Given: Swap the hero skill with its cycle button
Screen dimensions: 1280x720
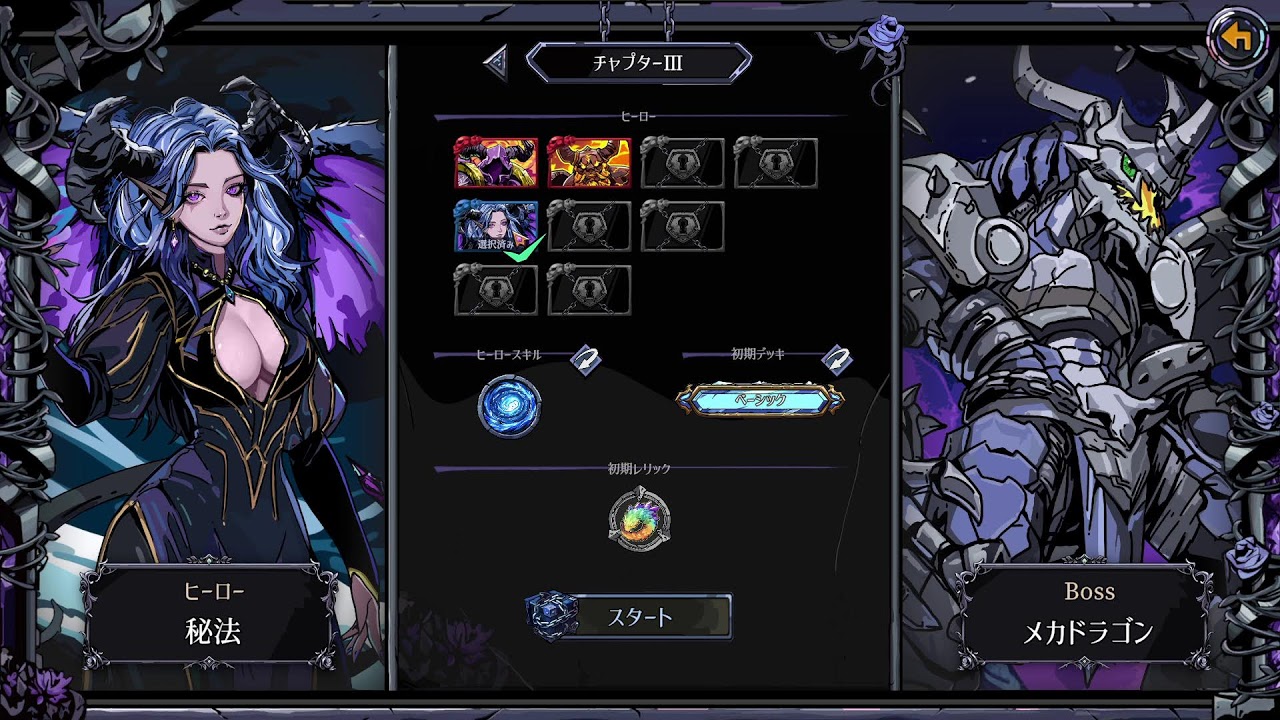Looking at the screenshot, I should pos(586,359).
